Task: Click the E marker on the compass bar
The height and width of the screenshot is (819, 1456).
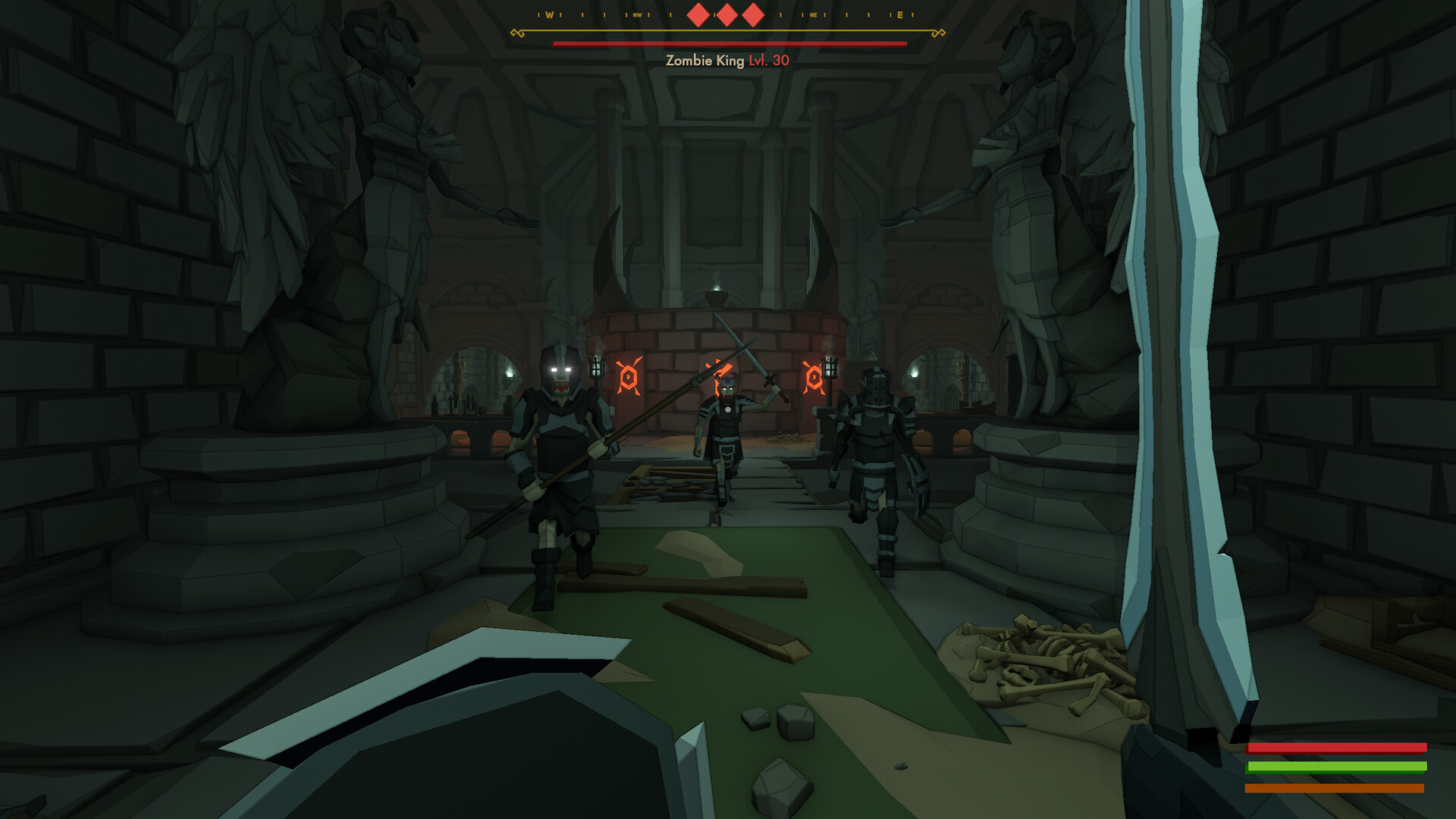Action: 900,14
